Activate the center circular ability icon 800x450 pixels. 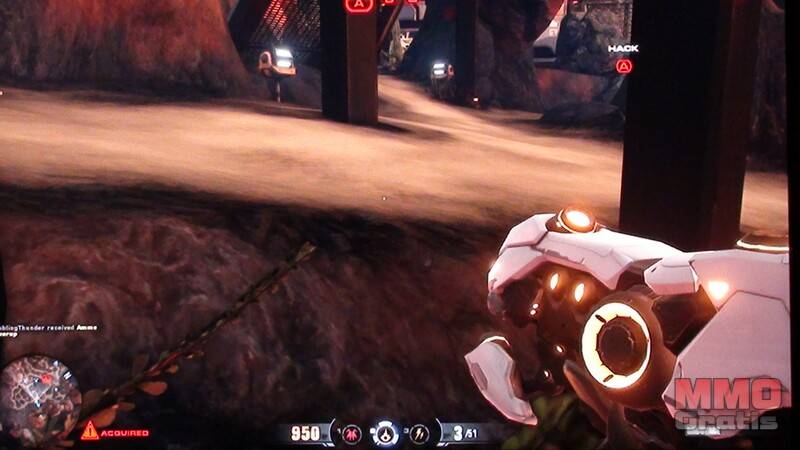point(386,433)
